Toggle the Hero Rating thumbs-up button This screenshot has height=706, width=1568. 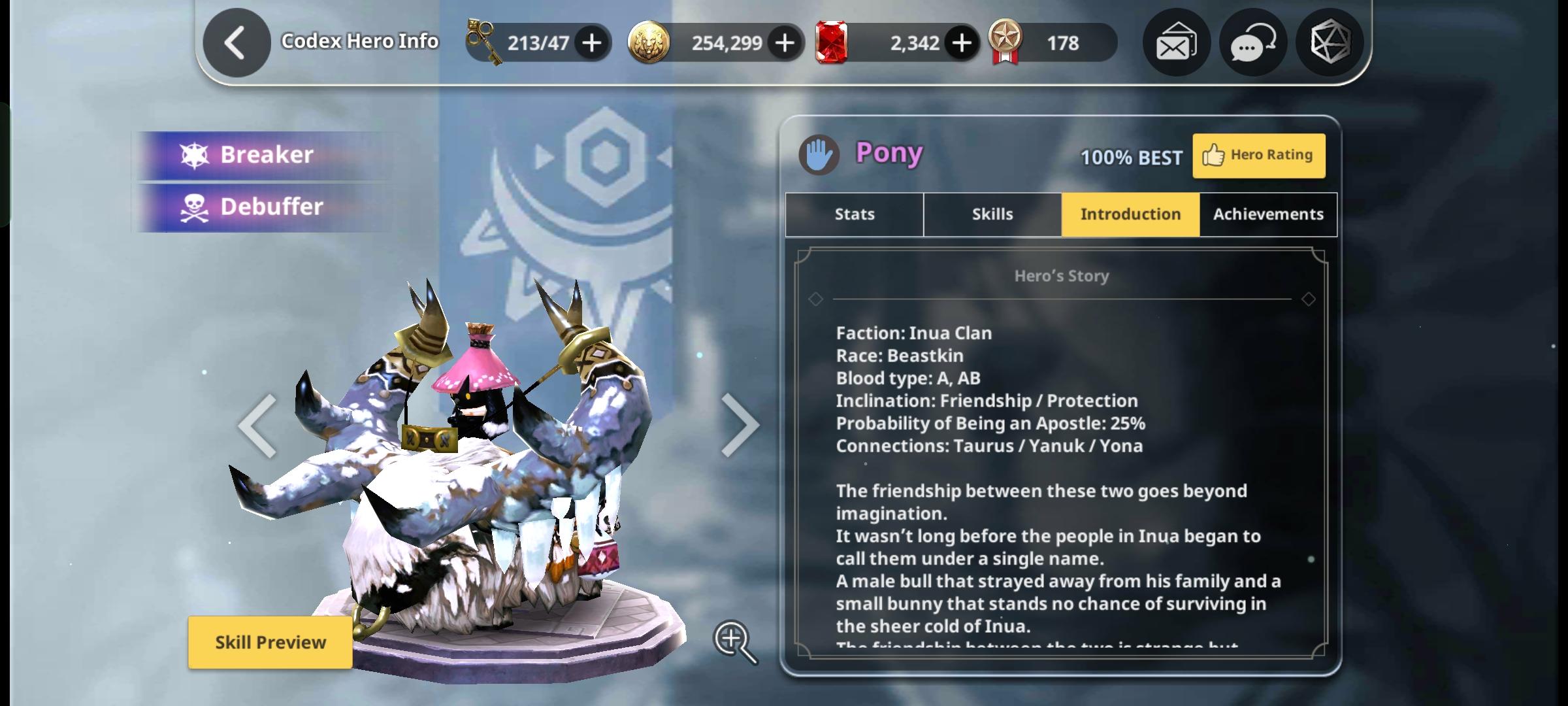[x=1258, y=155]
